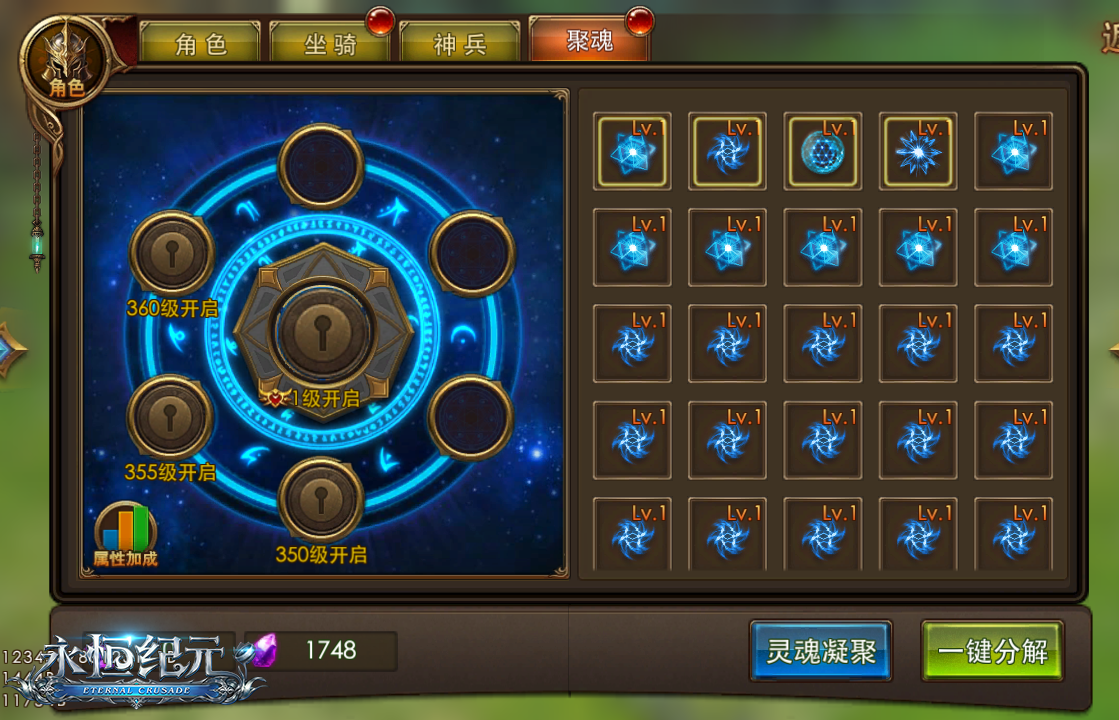Click the helmet 角色 emblem icon
Image resolution: width=1119 pixels, height=720 pixels.
click(x=67, y=59)
